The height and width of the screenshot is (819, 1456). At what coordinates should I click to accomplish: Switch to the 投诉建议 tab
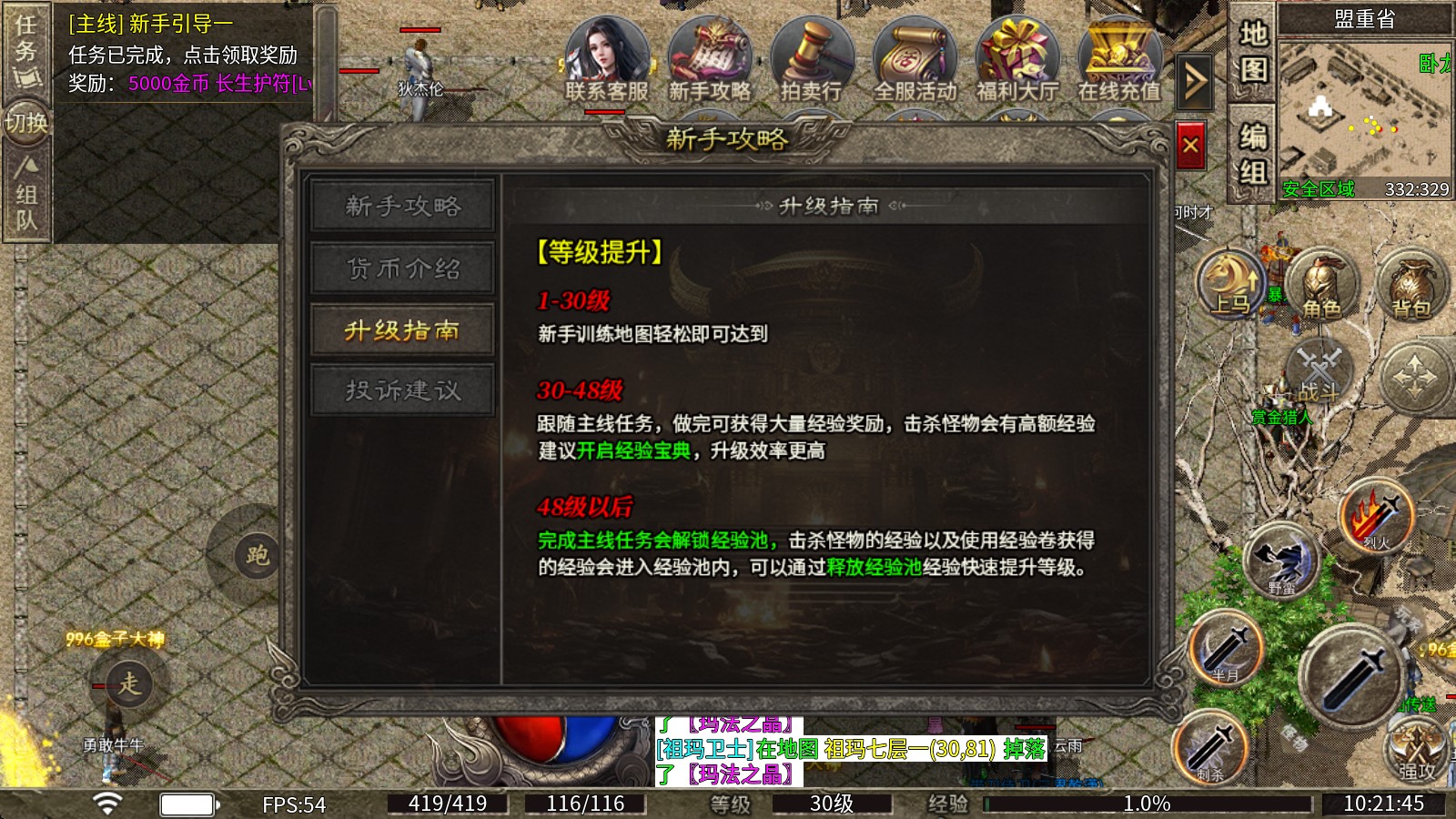tap(403, 389)
